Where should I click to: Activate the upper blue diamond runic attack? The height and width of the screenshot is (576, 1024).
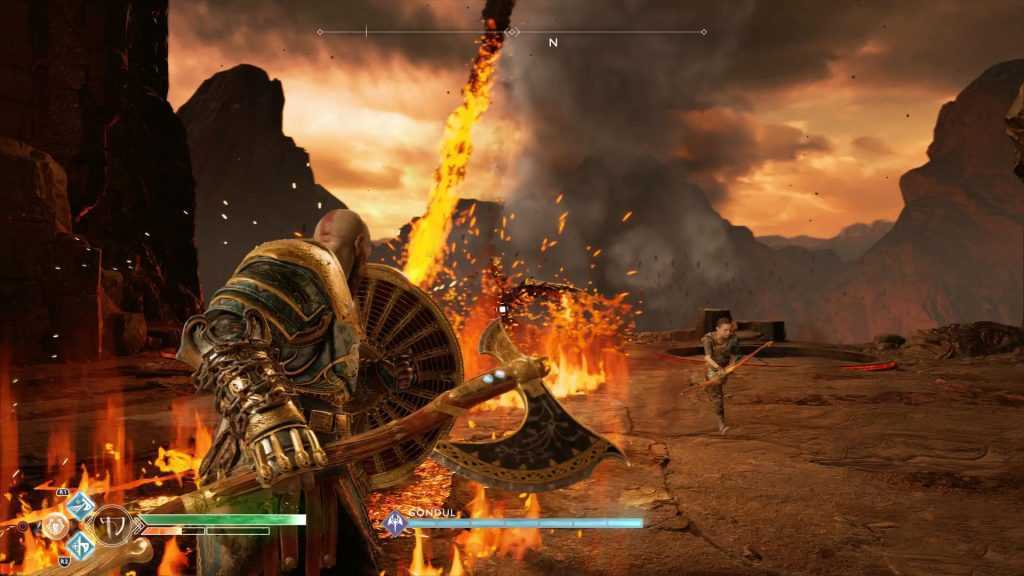pyautogui.click(x=81, y=505)
